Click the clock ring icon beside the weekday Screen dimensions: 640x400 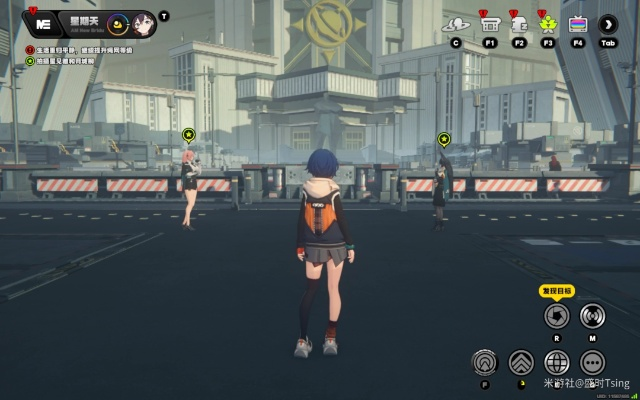(x=116, y=23)
